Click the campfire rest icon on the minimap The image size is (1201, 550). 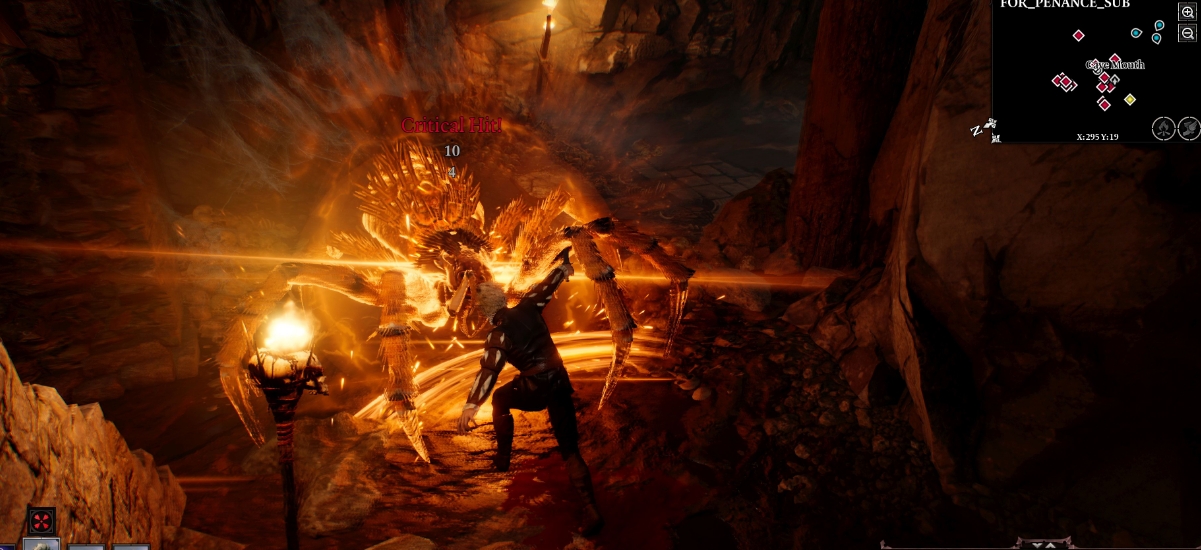[x=1164, y=128]
